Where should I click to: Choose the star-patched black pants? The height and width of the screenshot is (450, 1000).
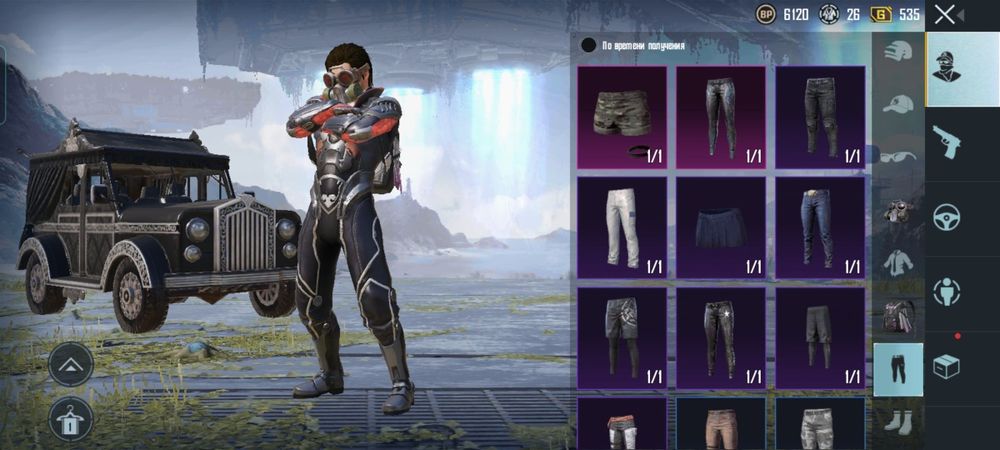click(720, 338)
